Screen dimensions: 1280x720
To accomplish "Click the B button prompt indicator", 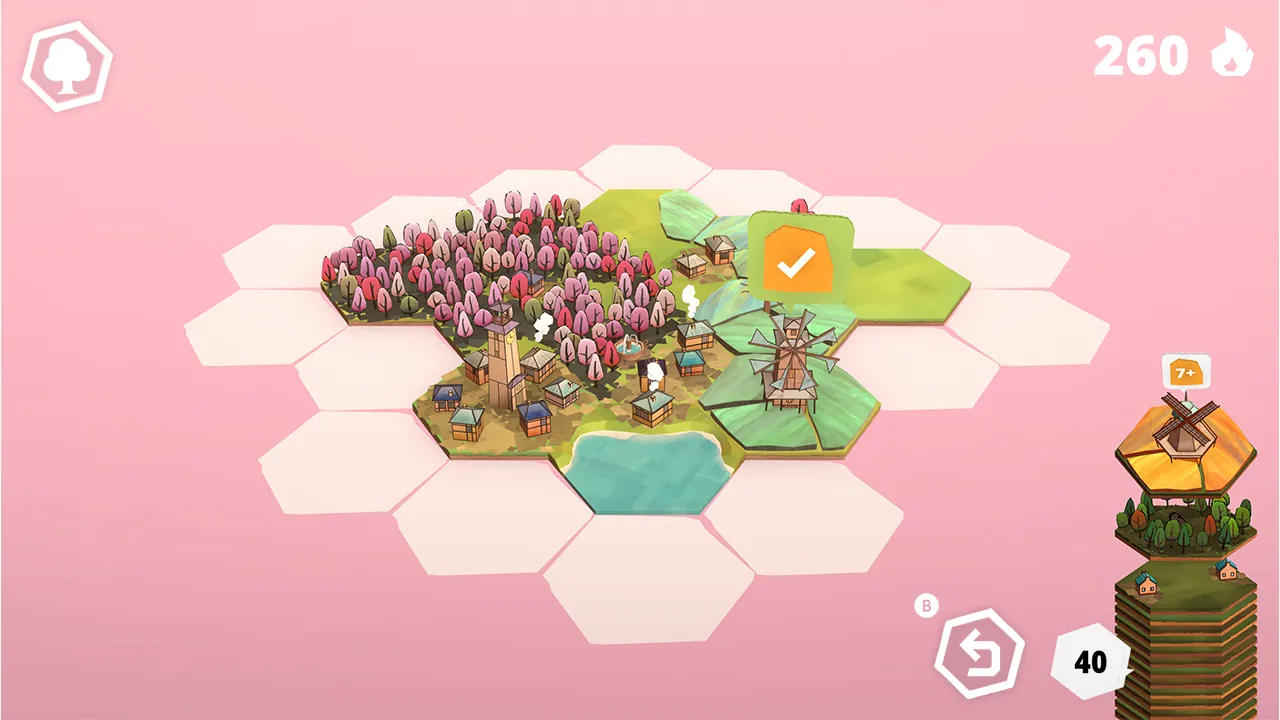I will click(x=926, y=604).
